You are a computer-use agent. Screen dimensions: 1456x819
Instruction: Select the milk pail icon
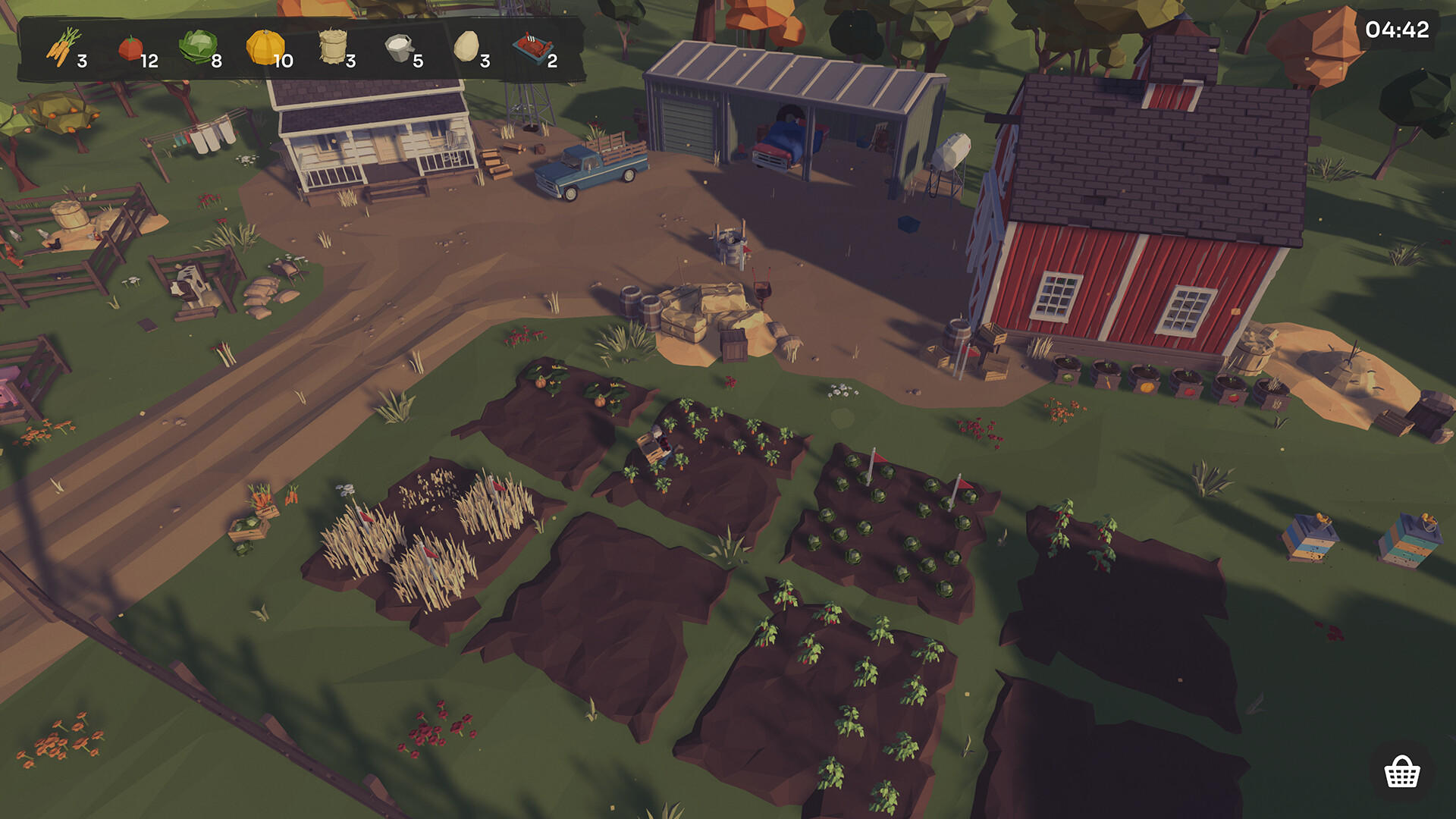point(397,47)
